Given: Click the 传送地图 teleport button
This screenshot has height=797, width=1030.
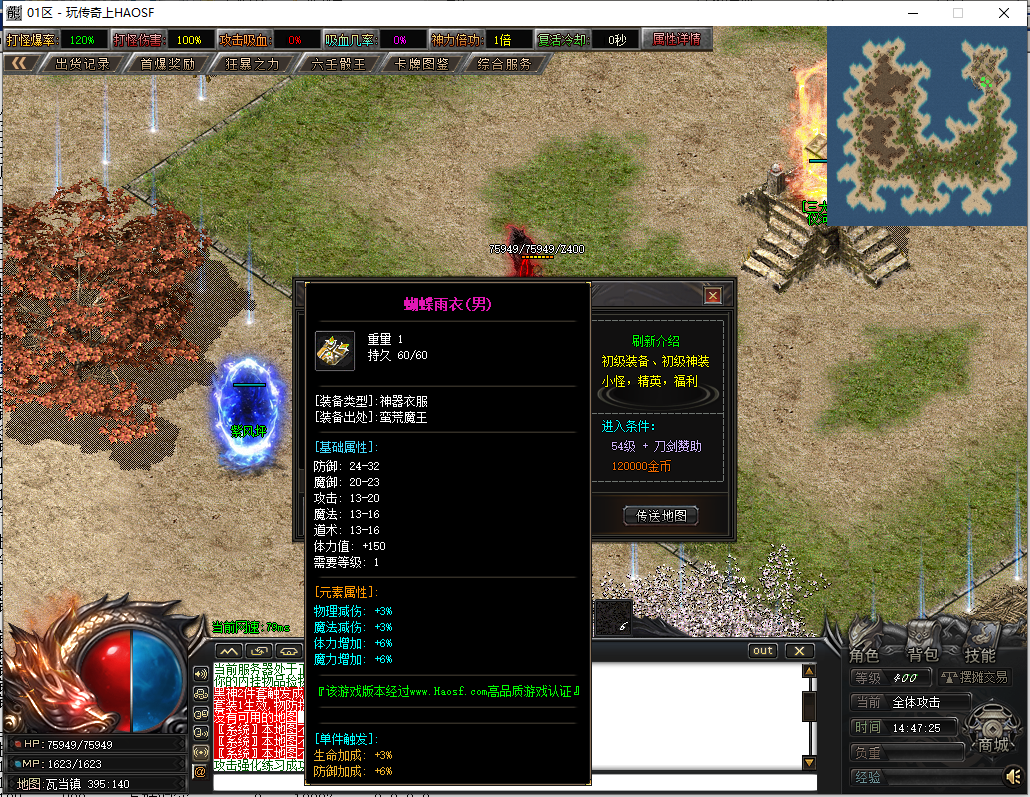Looking at the screenshot, I should (x=660, y=516).
